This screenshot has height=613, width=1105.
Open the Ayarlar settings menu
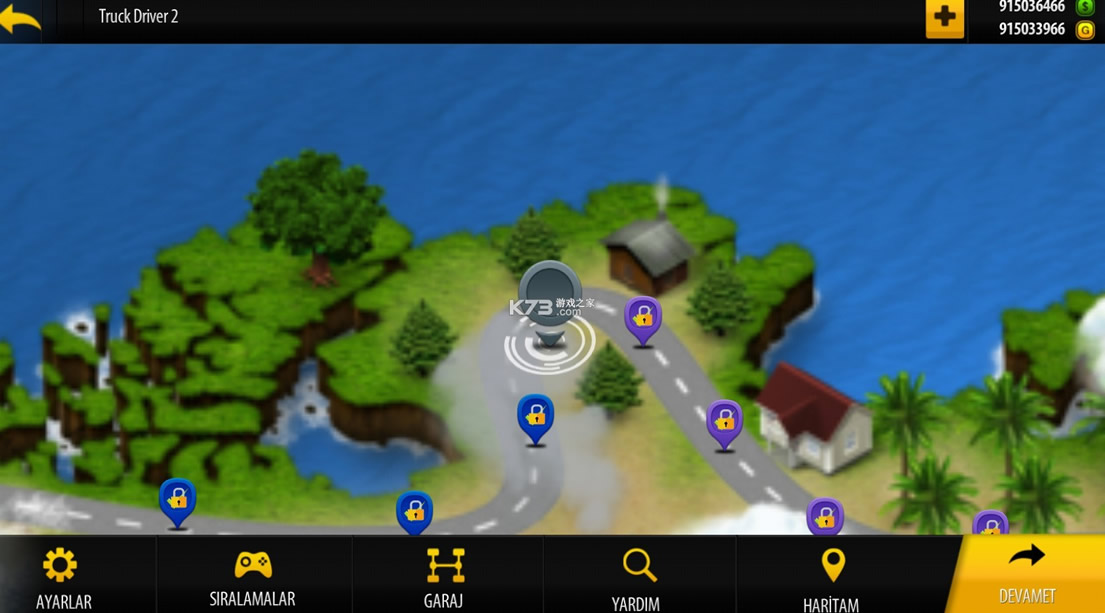(62, 576)
